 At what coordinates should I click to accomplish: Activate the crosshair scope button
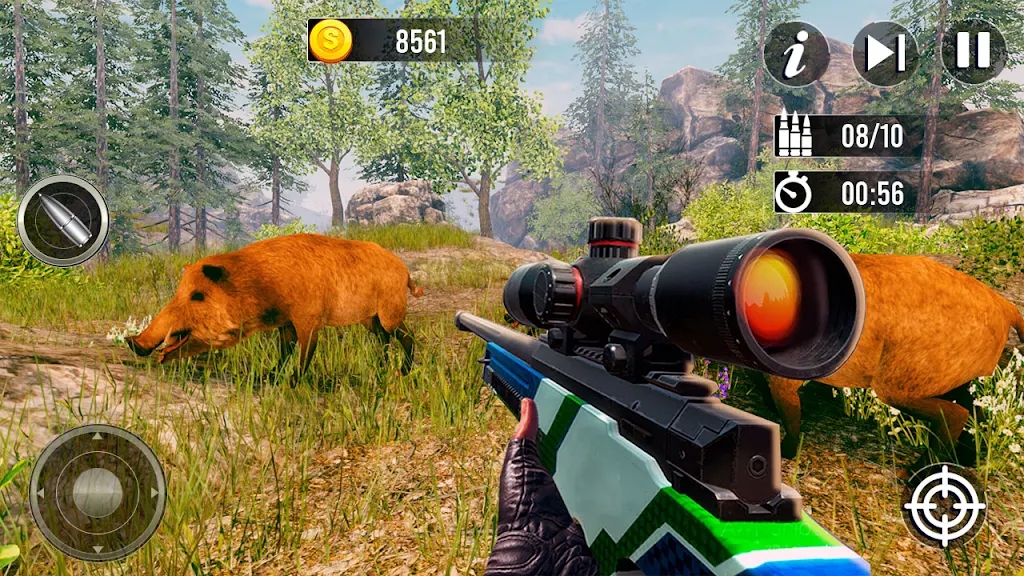pyautogui.click(x=944, y=505)
